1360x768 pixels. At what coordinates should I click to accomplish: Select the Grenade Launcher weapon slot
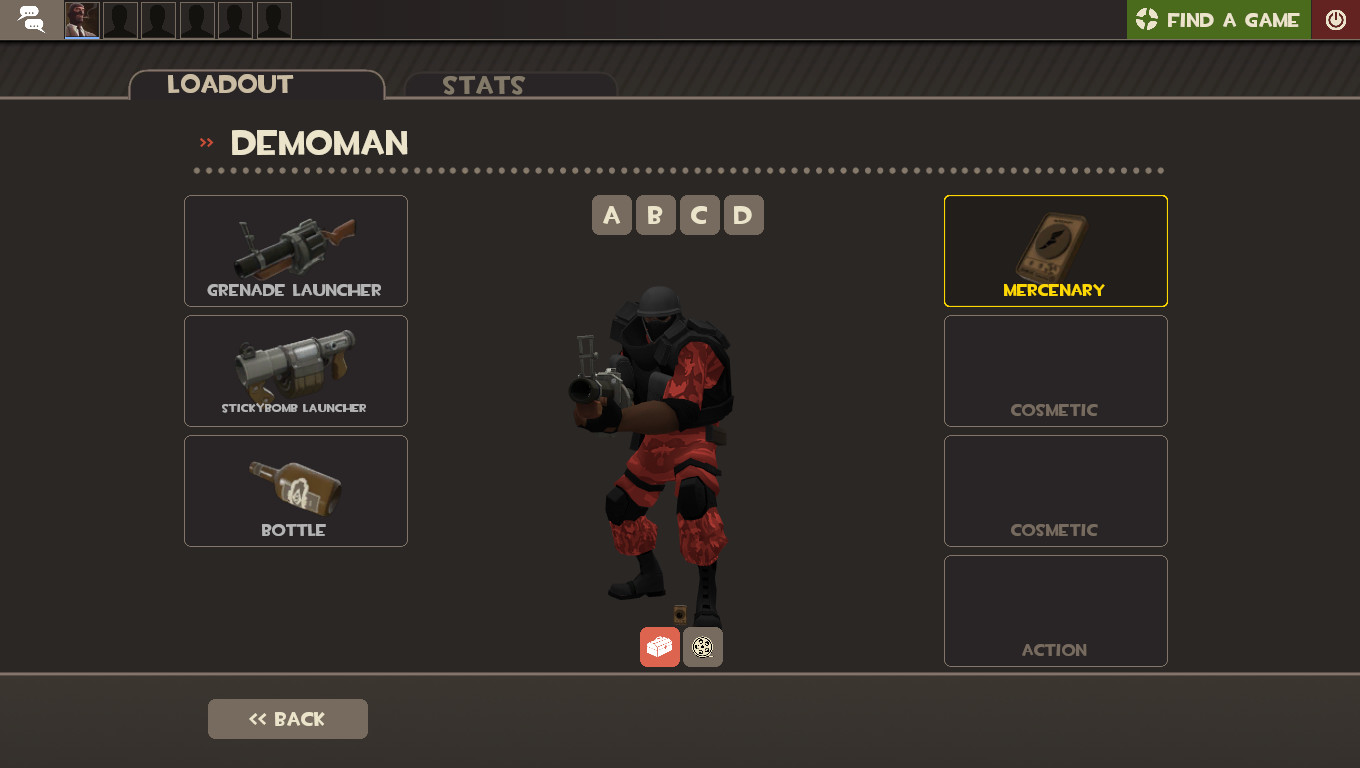click(295, 250)
